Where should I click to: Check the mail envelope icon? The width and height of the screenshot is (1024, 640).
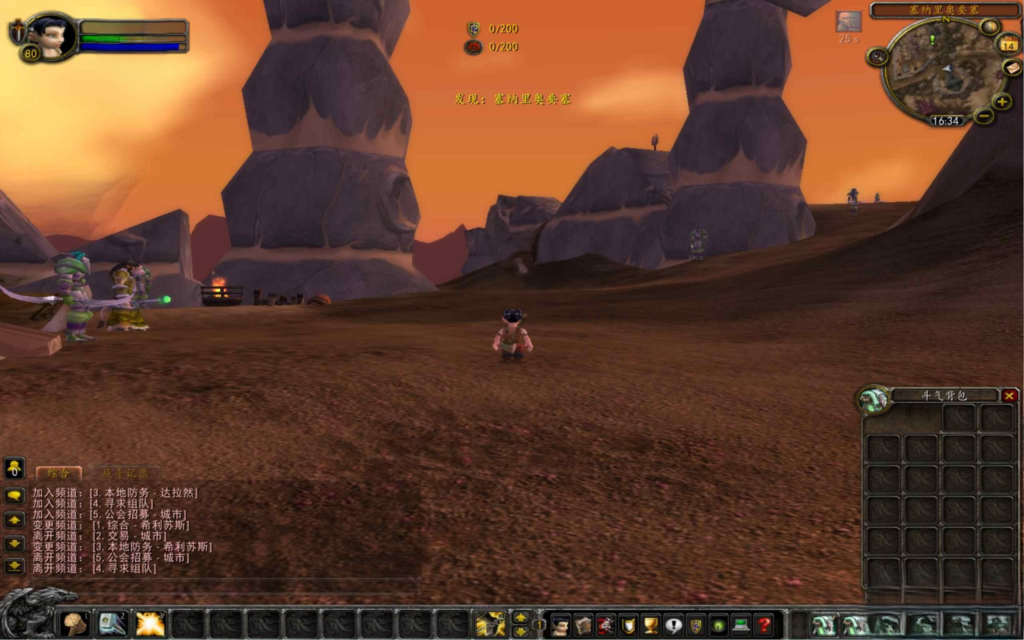[1012, 68]
